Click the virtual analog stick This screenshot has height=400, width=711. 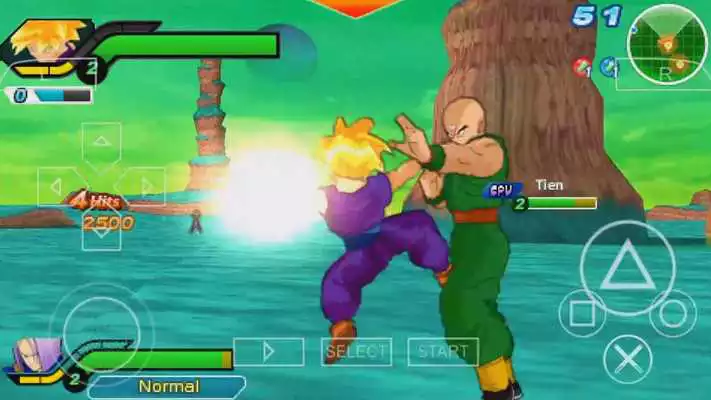103,320
